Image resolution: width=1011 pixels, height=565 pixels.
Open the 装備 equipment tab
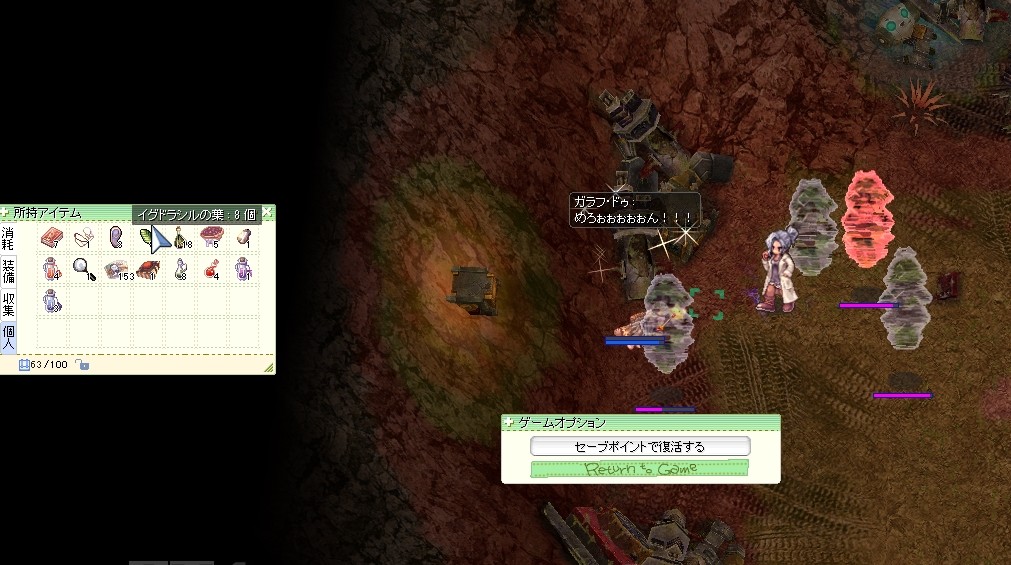[8, 270]
